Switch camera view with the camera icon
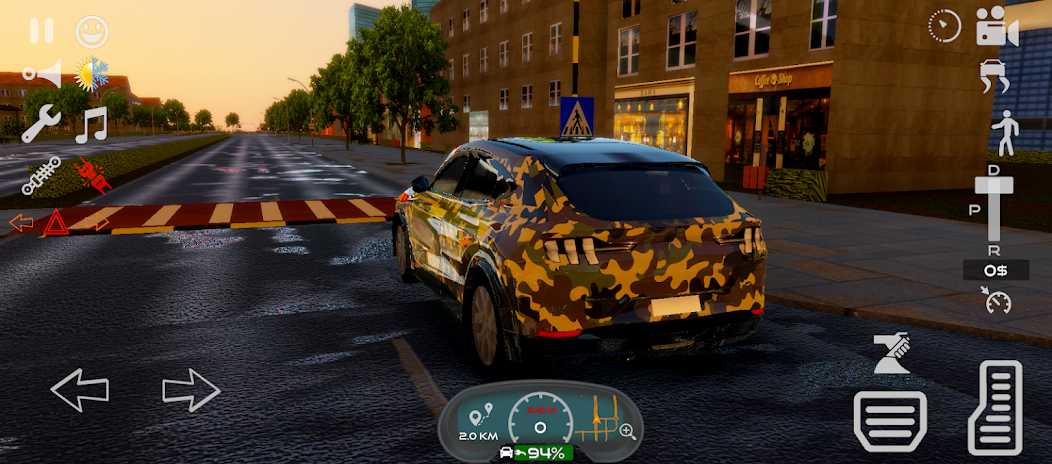Viewport: 1052px width, 464px height. pos(996,27)
